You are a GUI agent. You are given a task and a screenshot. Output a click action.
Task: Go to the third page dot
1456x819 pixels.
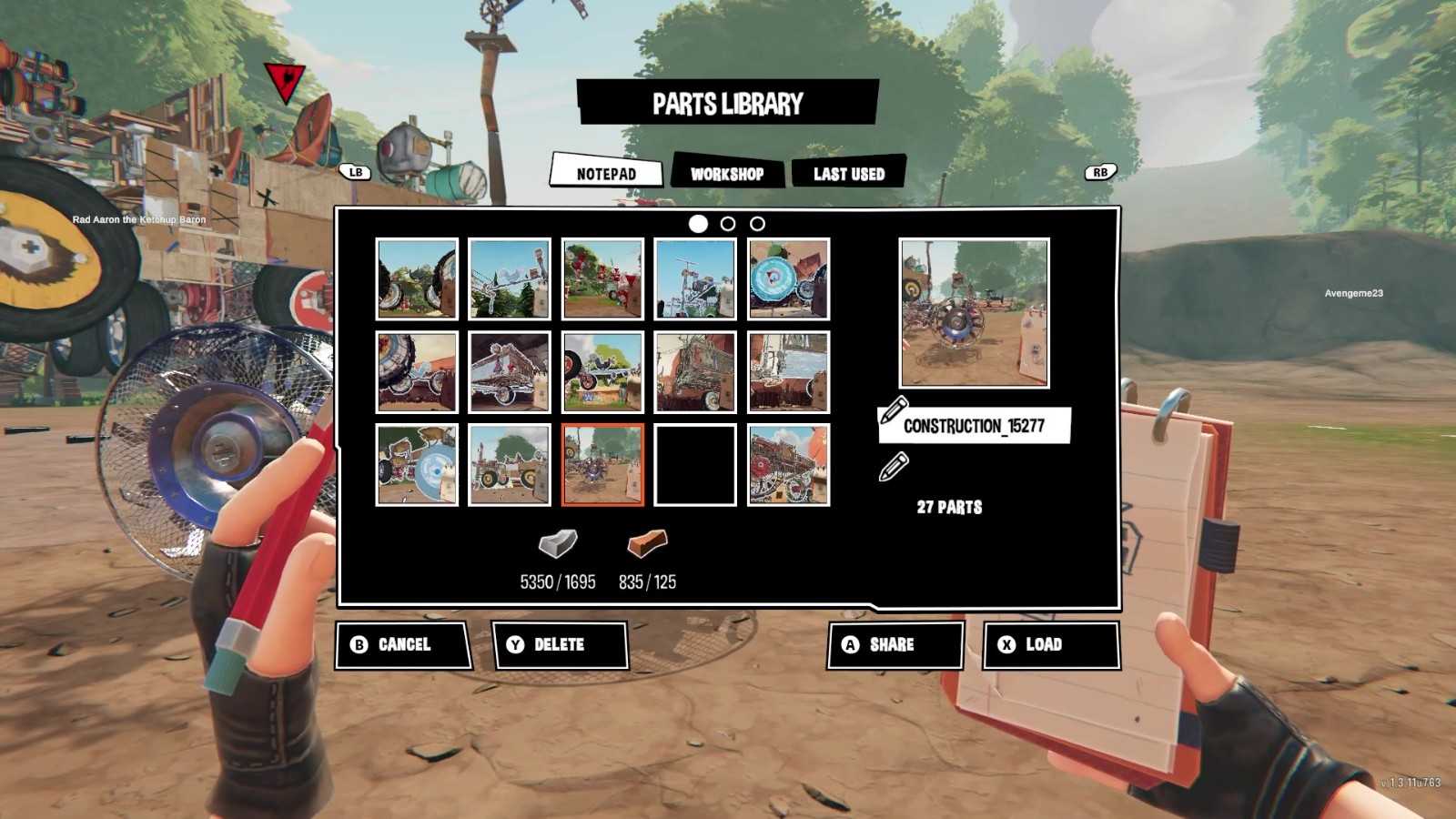[757, 224]
